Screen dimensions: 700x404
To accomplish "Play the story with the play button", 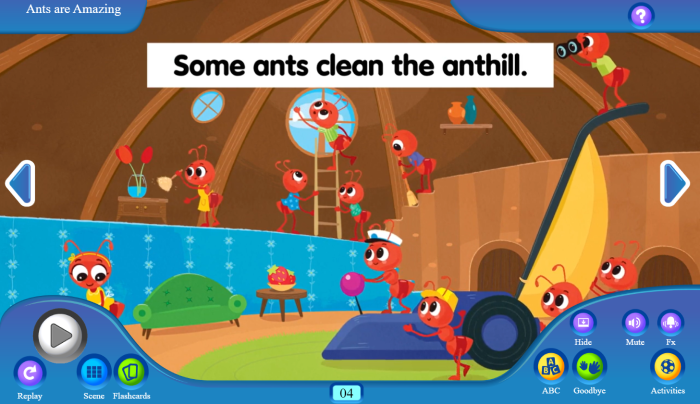I will 60,335.
